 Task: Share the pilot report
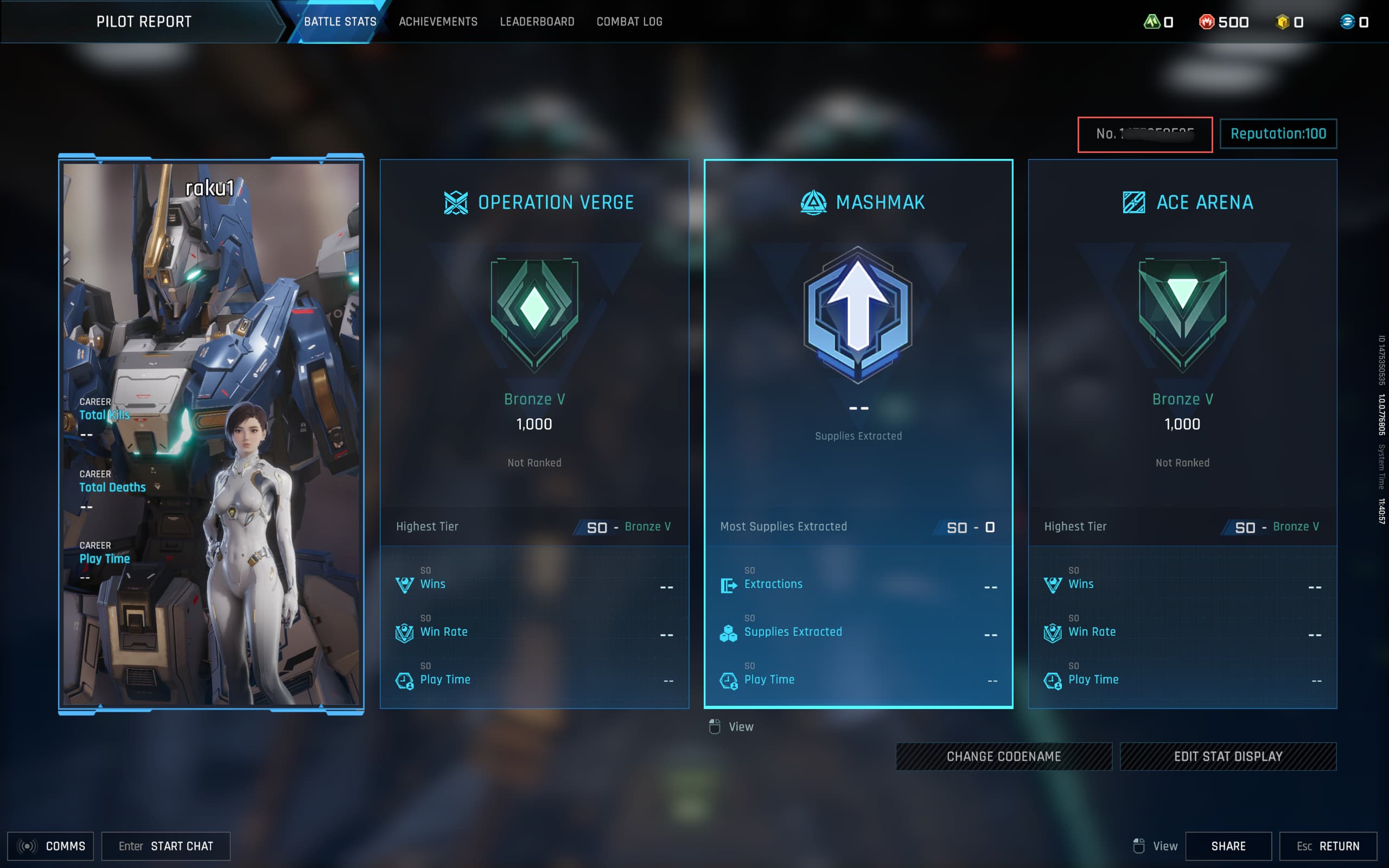pos(1228,846)
